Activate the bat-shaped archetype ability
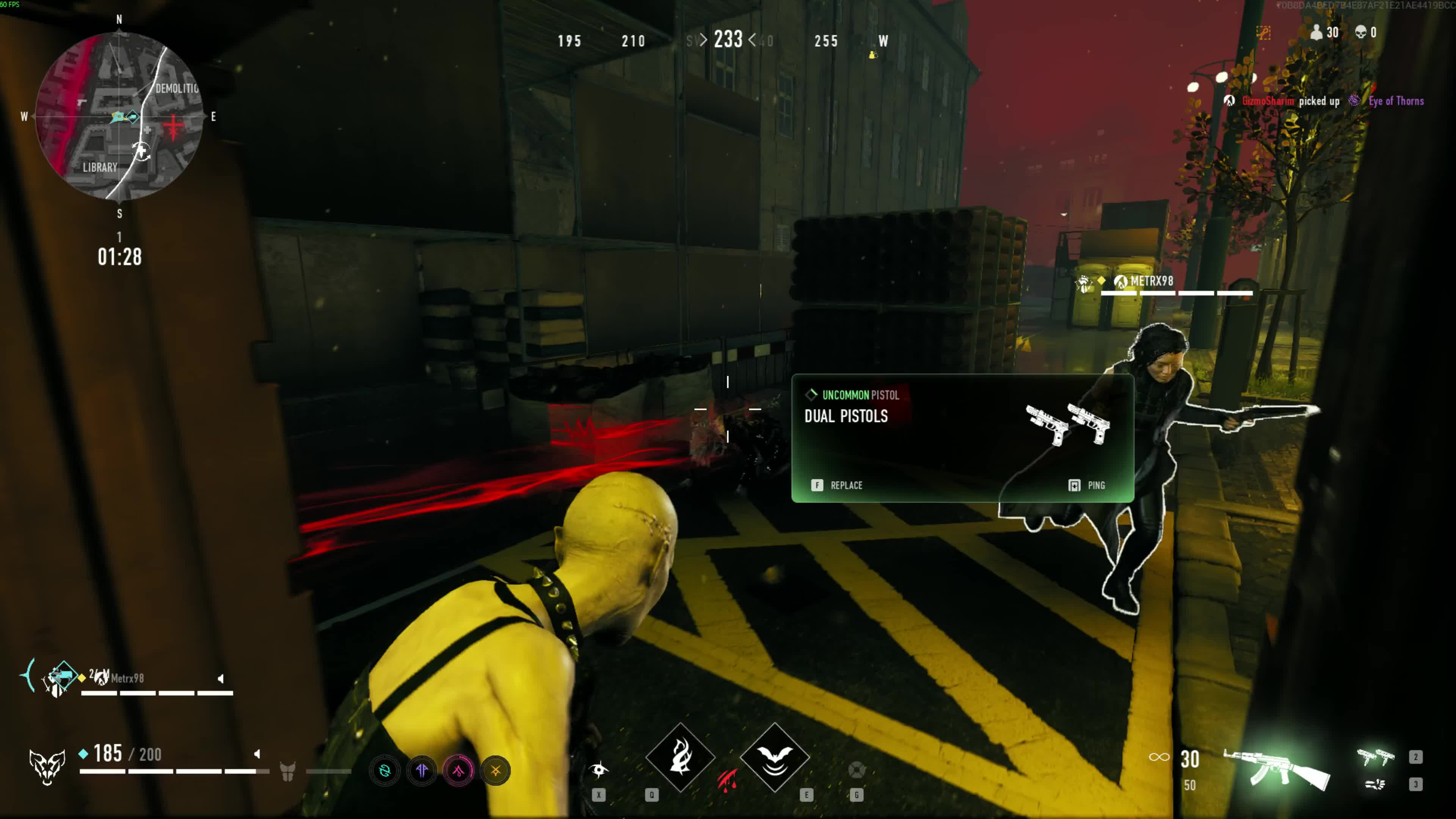1456x819 pixels. (774, 758)
